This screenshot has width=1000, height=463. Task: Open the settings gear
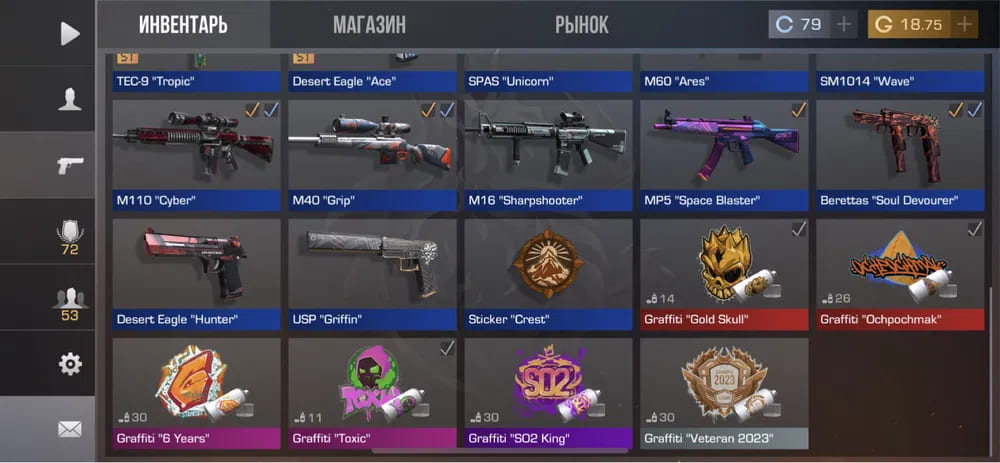pos(69,364)
